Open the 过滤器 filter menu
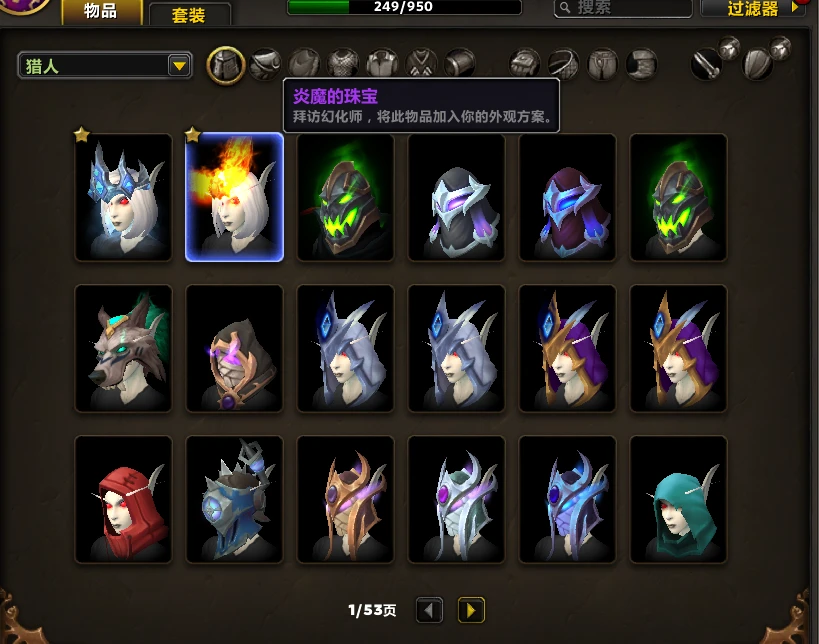The height and width of the screenshot is (644, 819). coord(753,9)
